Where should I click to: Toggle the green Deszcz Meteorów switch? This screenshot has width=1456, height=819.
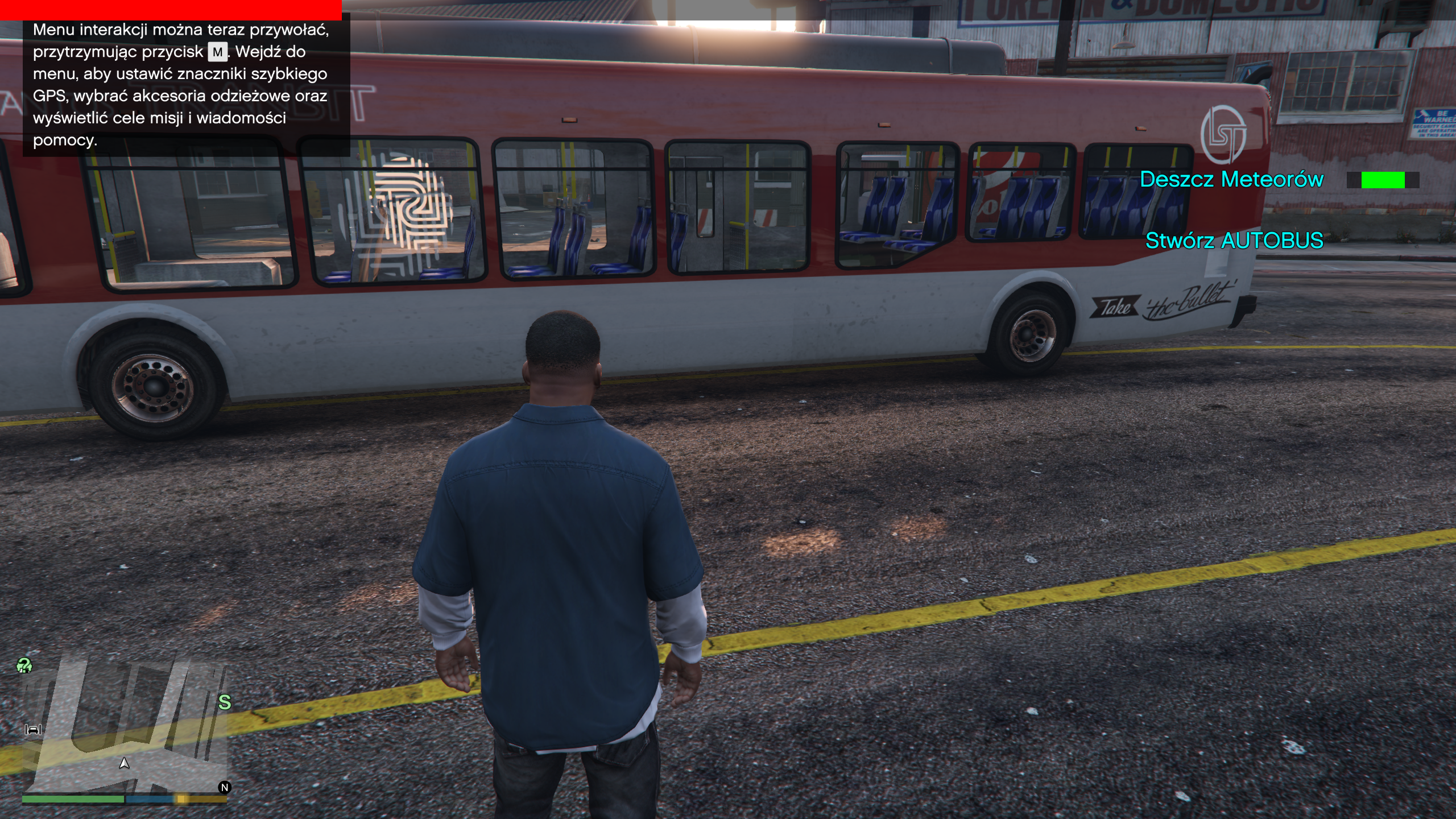tap(1383, 180)
